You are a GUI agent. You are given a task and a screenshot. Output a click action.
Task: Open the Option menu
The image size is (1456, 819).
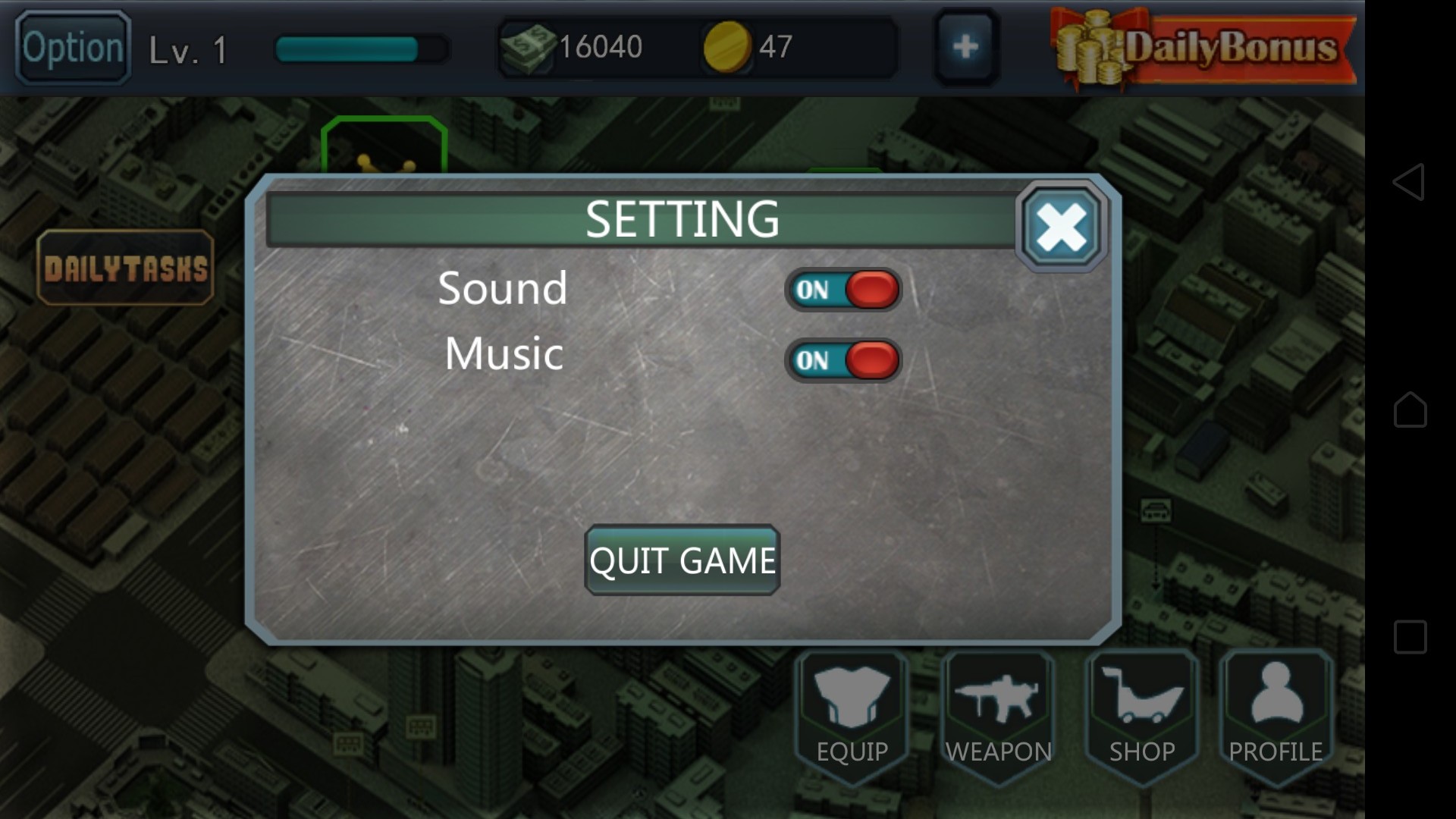coord(73,48)
